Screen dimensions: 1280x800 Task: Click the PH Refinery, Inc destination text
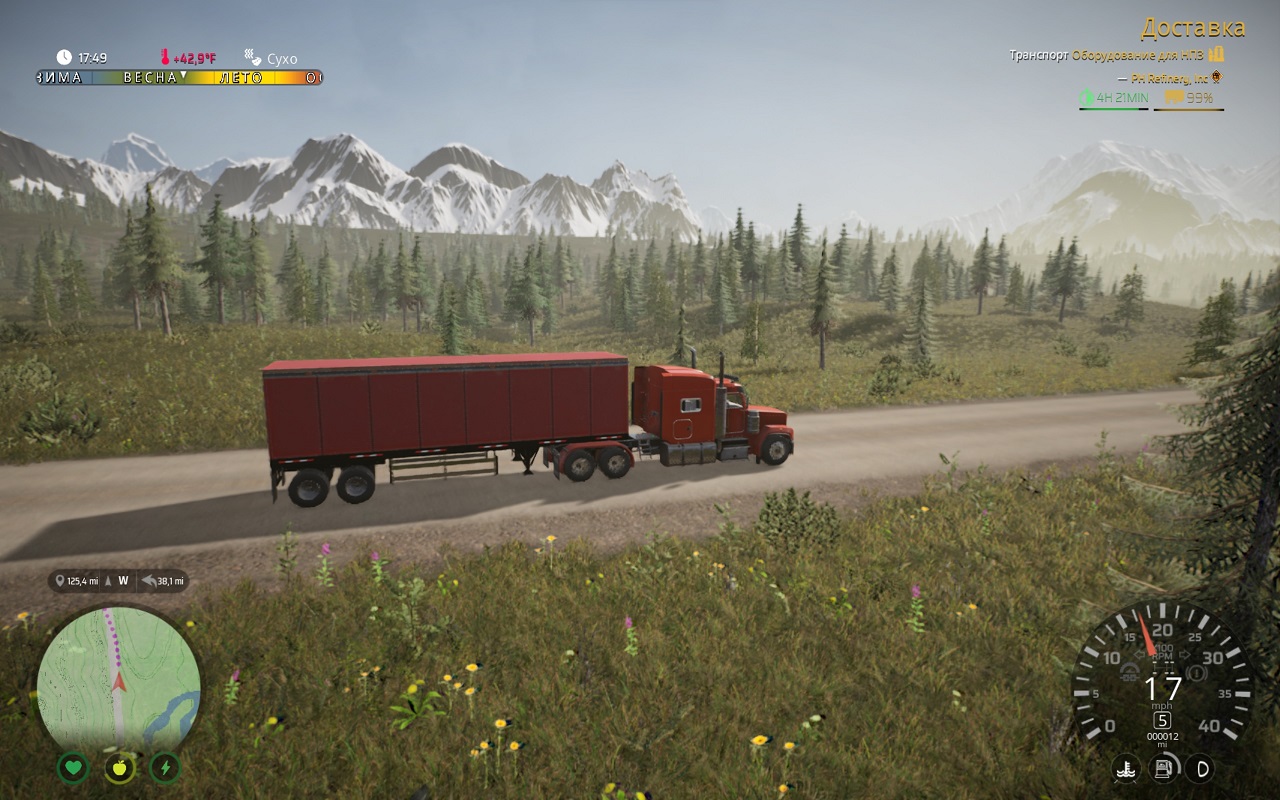tap(1170, 77)
